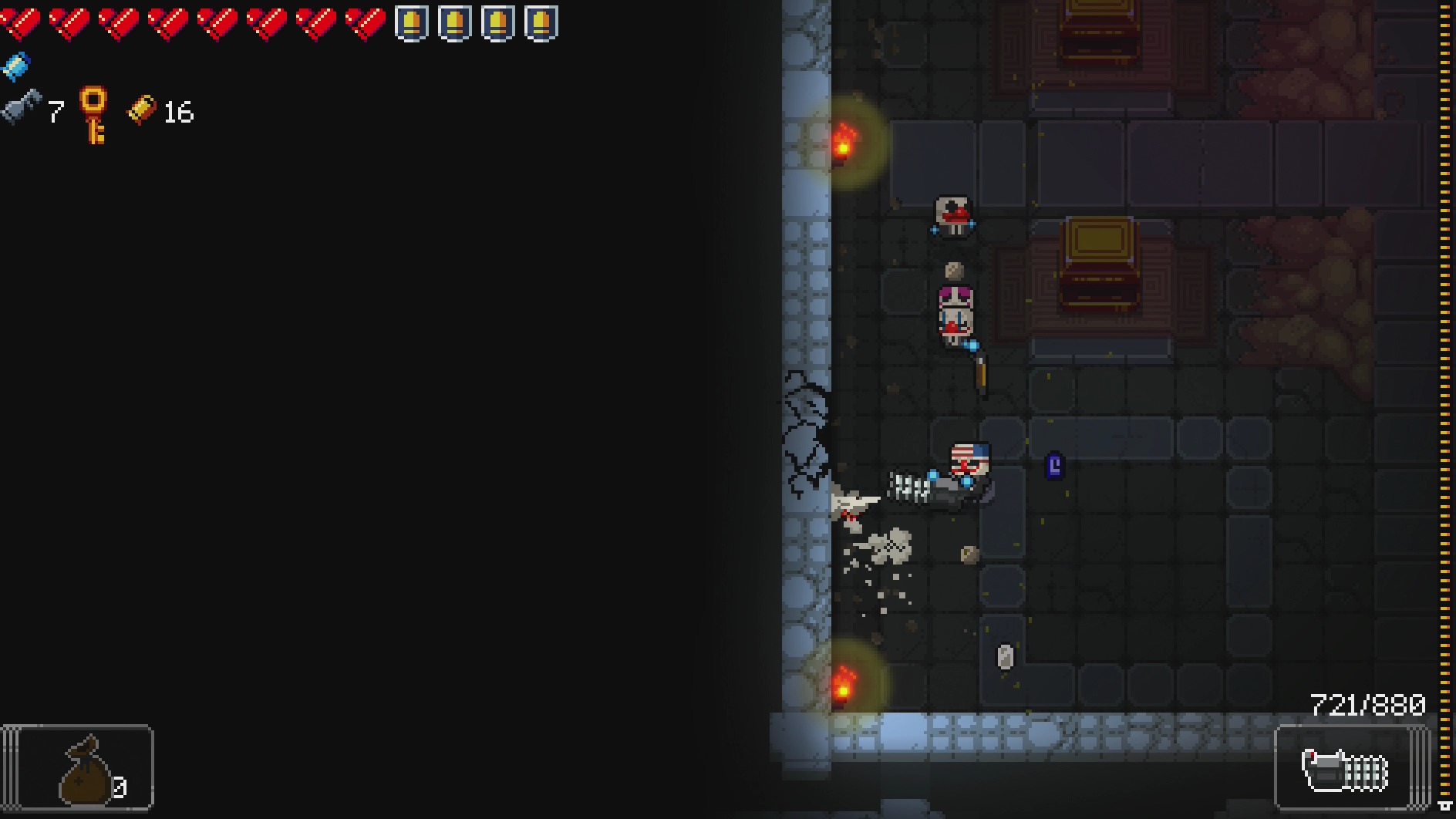Click the golden key icon

pos(94,115)
